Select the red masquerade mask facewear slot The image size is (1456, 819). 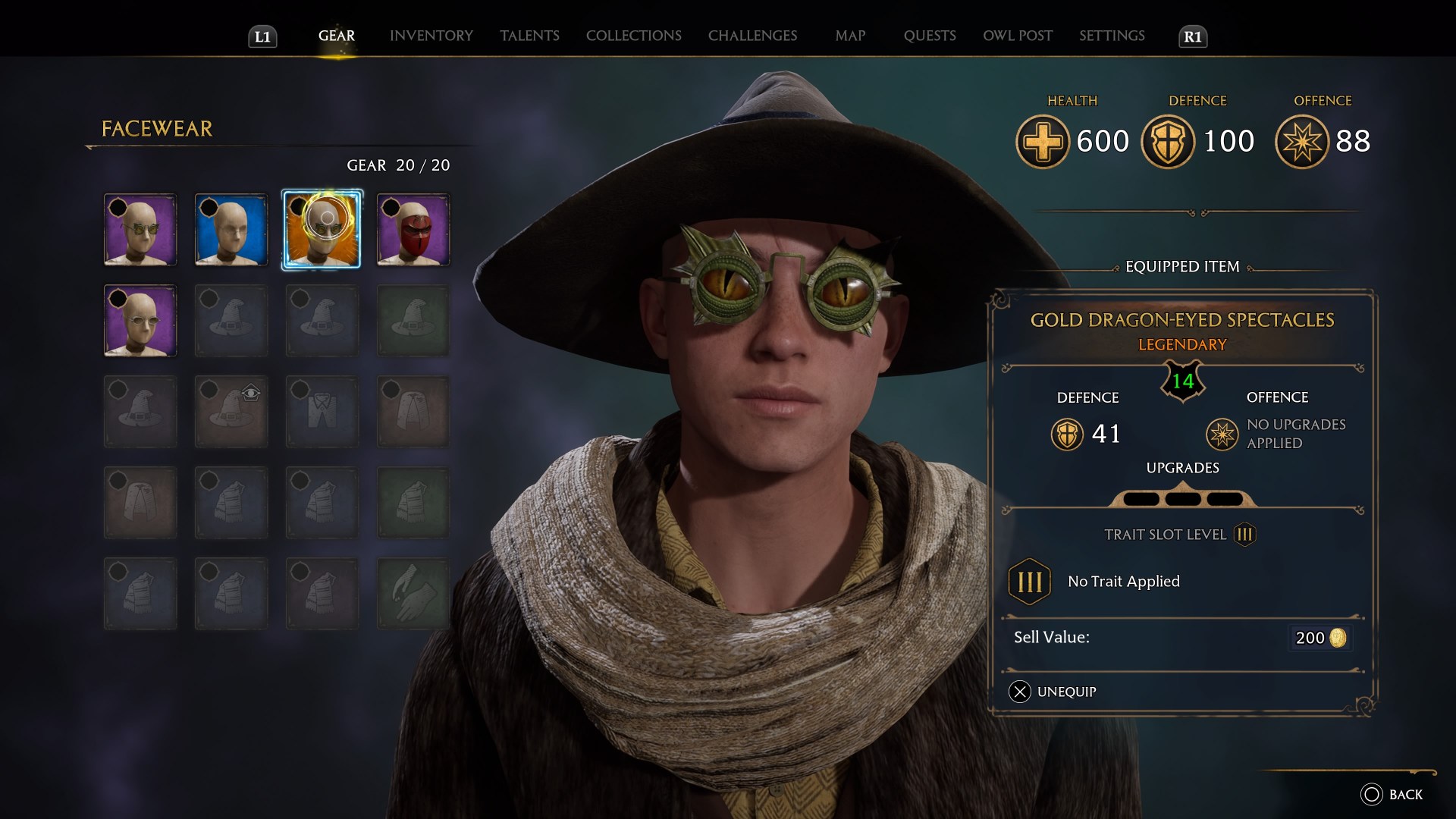tap(413, 230)
